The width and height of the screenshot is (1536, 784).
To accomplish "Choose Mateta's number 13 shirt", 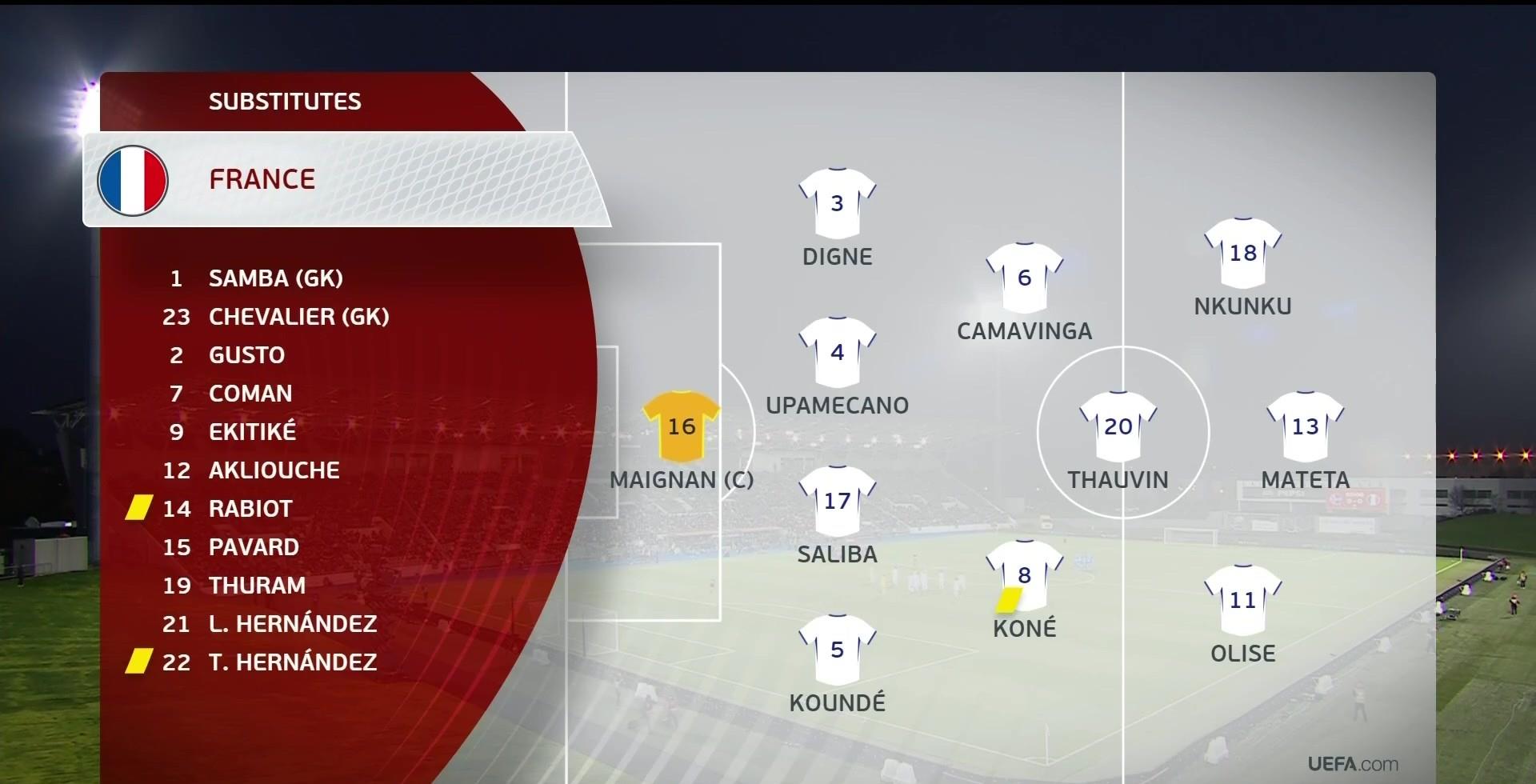I will click(1305, 426).
